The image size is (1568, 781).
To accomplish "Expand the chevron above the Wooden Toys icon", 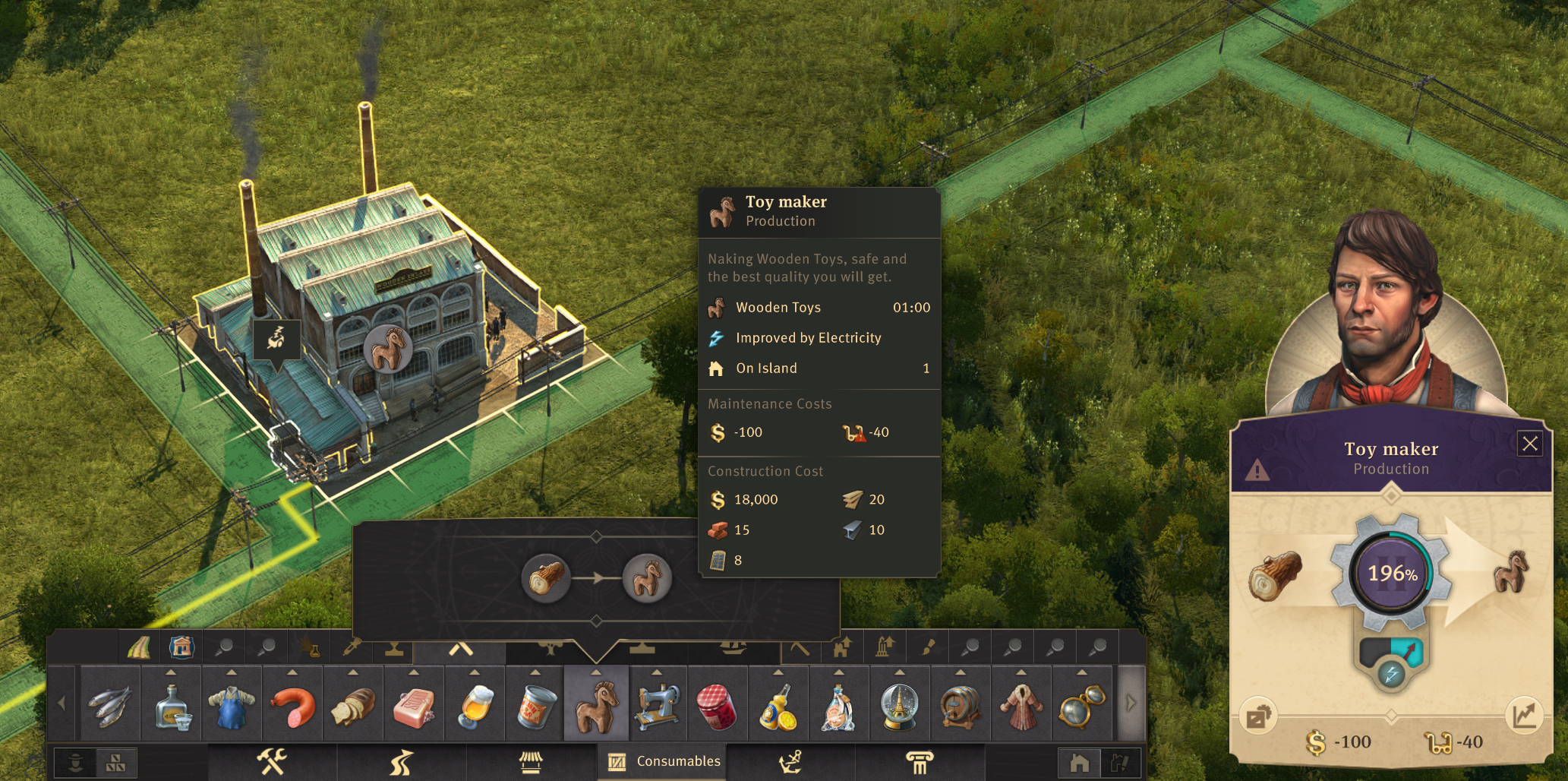I will [x=598, y=670].
